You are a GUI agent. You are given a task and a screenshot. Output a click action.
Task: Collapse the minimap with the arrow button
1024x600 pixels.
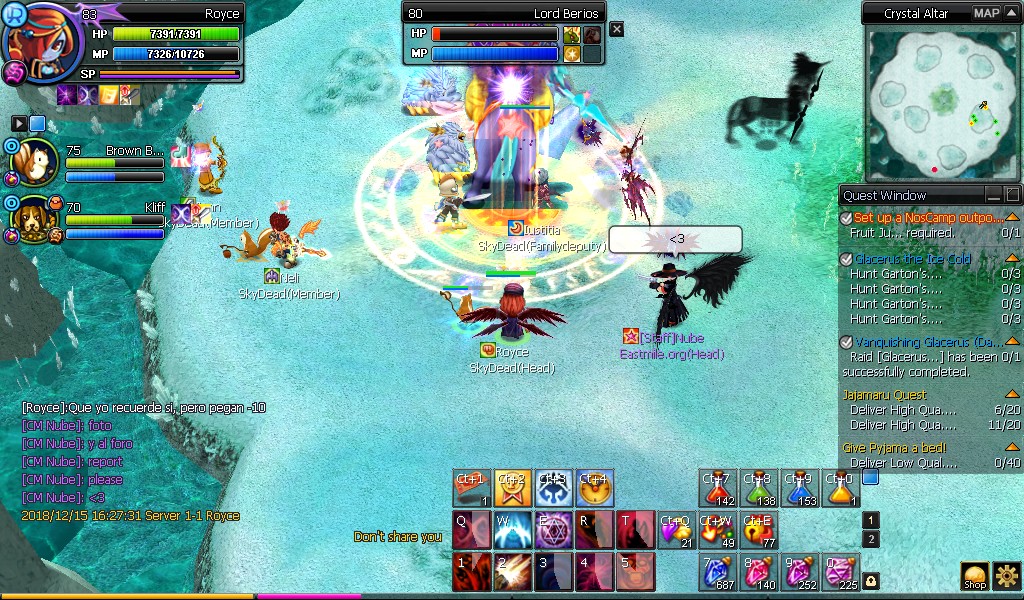pyautogui.click(x=1011, y=13)
